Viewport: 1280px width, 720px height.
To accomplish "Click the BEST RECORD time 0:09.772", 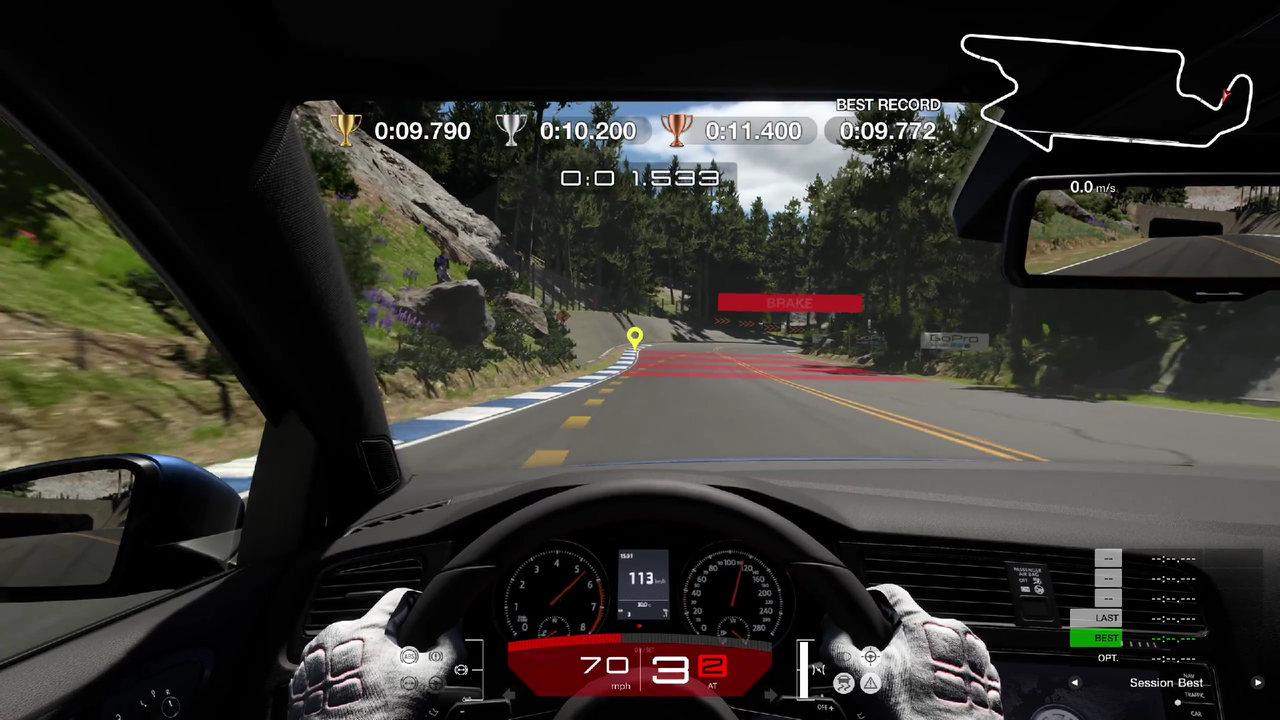I will pos(887,131).
